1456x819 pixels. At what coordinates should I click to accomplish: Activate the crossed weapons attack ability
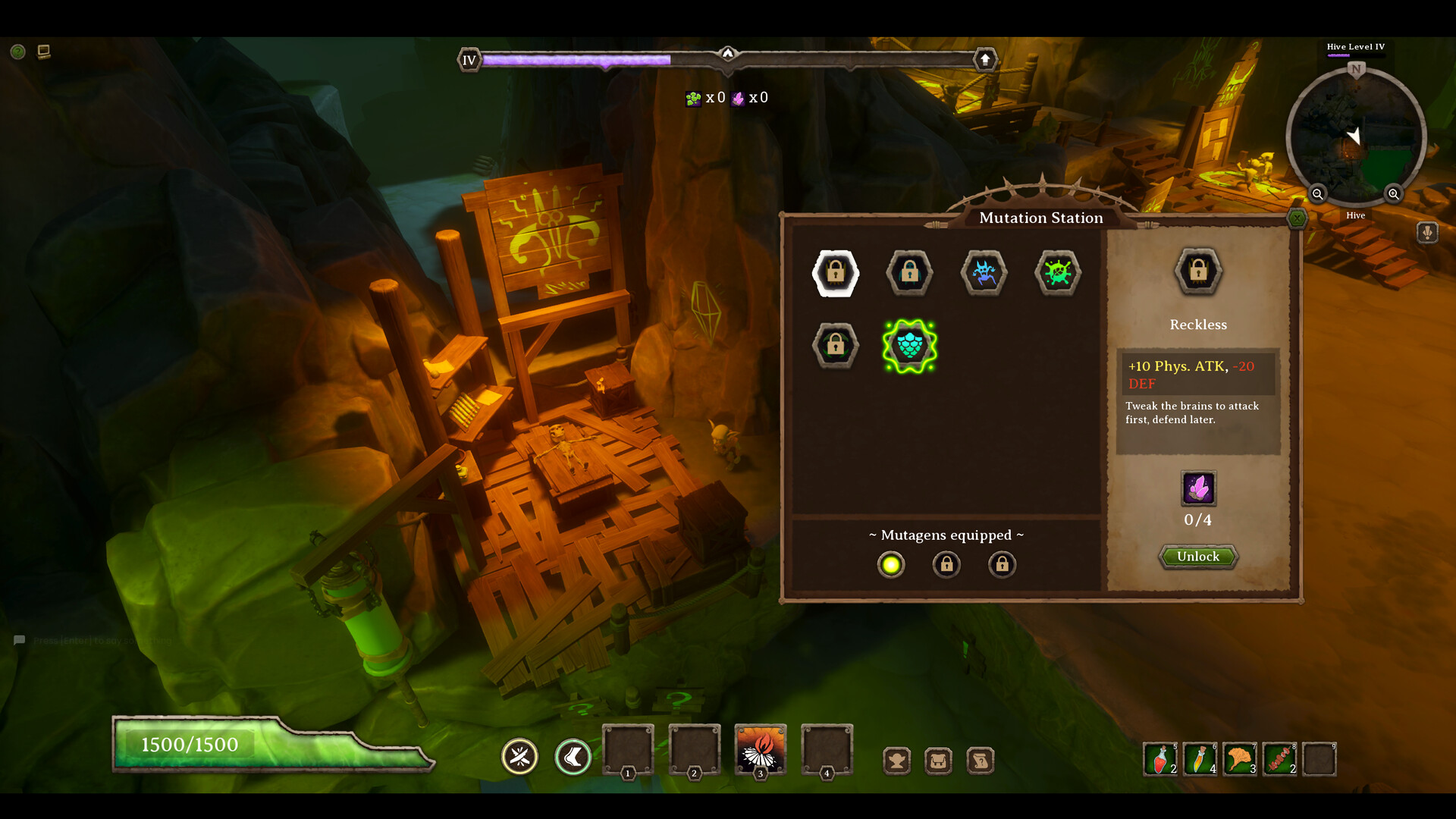pos(519,757)
